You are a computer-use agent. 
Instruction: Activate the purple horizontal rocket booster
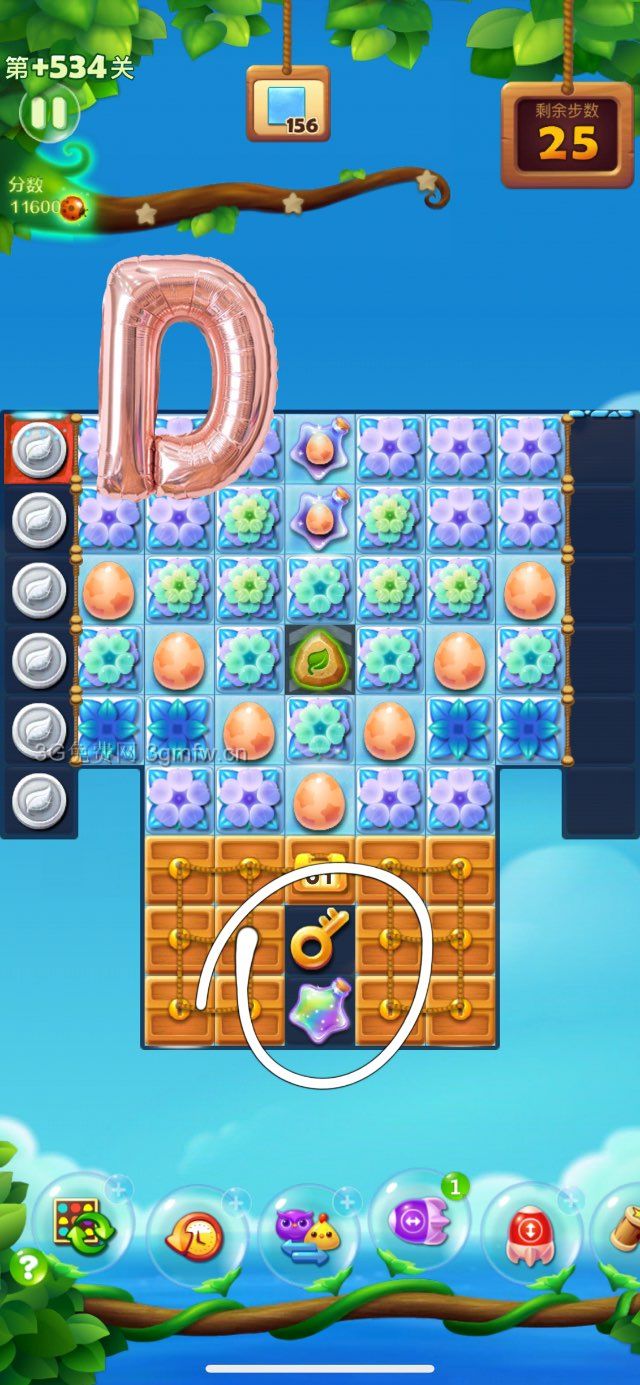click(420, 1222)
